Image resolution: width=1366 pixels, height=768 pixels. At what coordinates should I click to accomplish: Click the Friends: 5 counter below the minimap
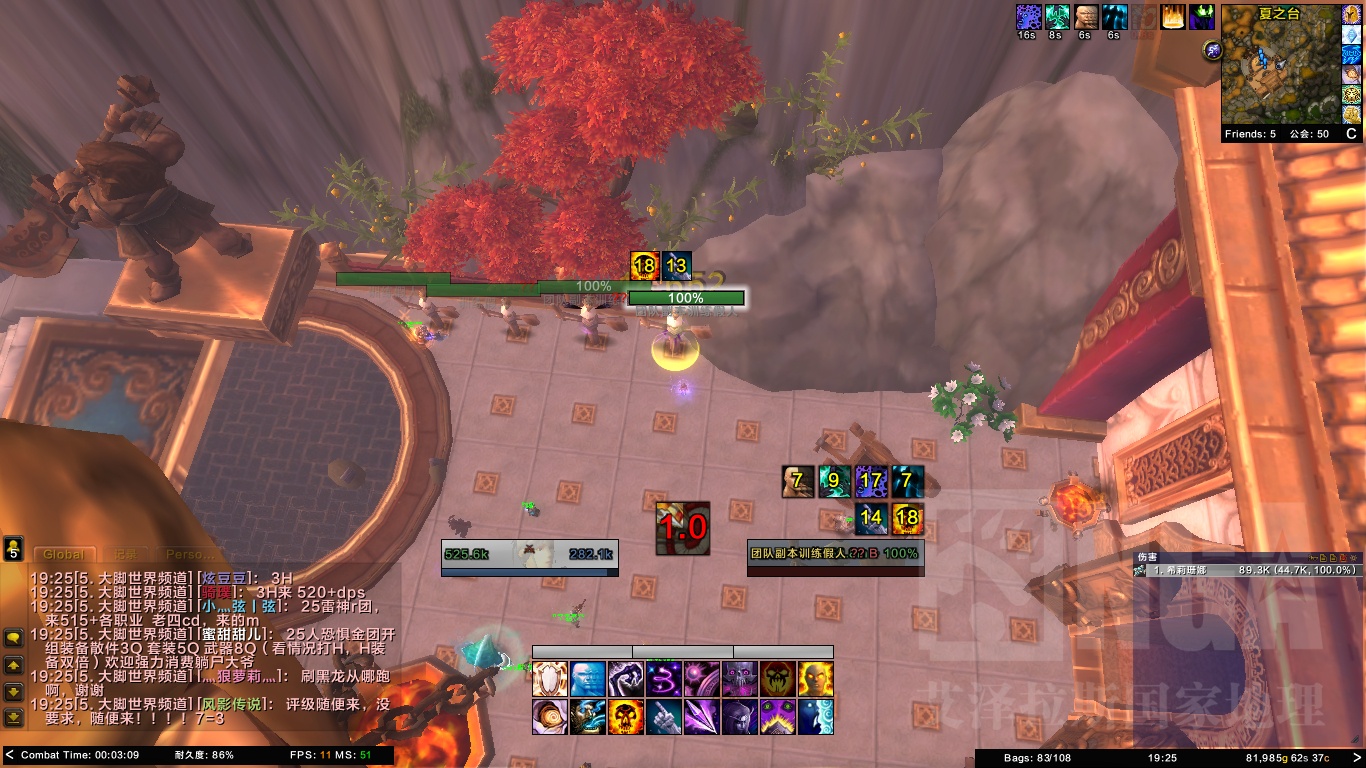pyautogui.click(x=1250, y=134)
